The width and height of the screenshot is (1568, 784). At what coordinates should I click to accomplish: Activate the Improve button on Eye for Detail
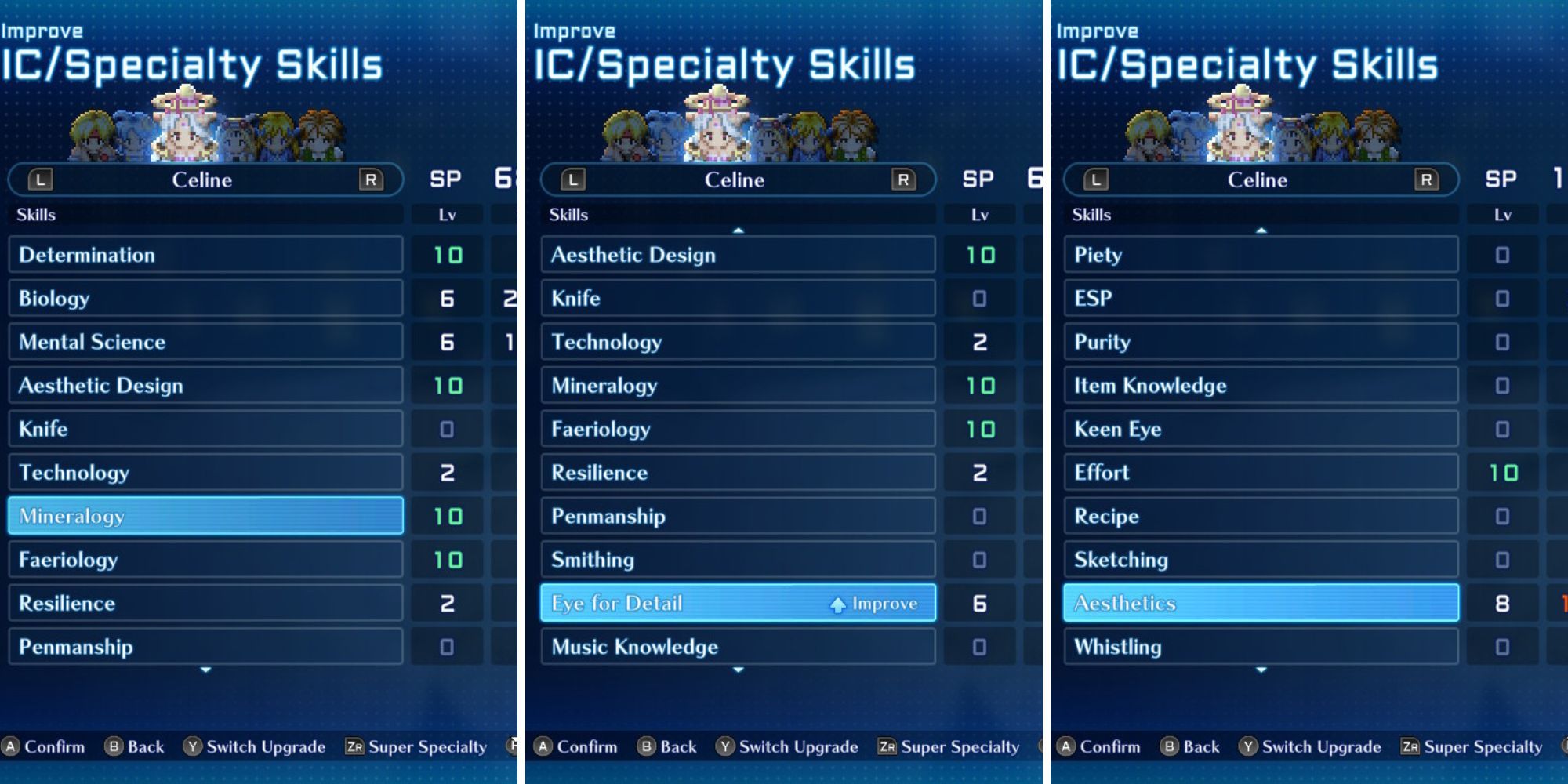pos(870,604)
